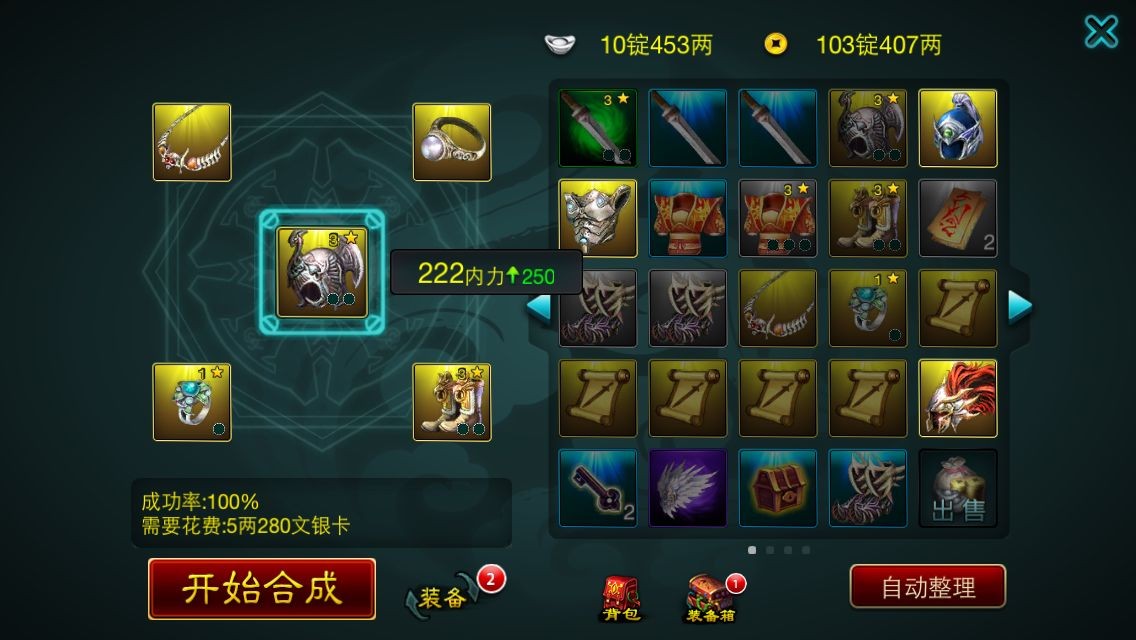
Task: Go to the previous inventory page arrow
Action: pyautogui.click(x=538, y=307)
